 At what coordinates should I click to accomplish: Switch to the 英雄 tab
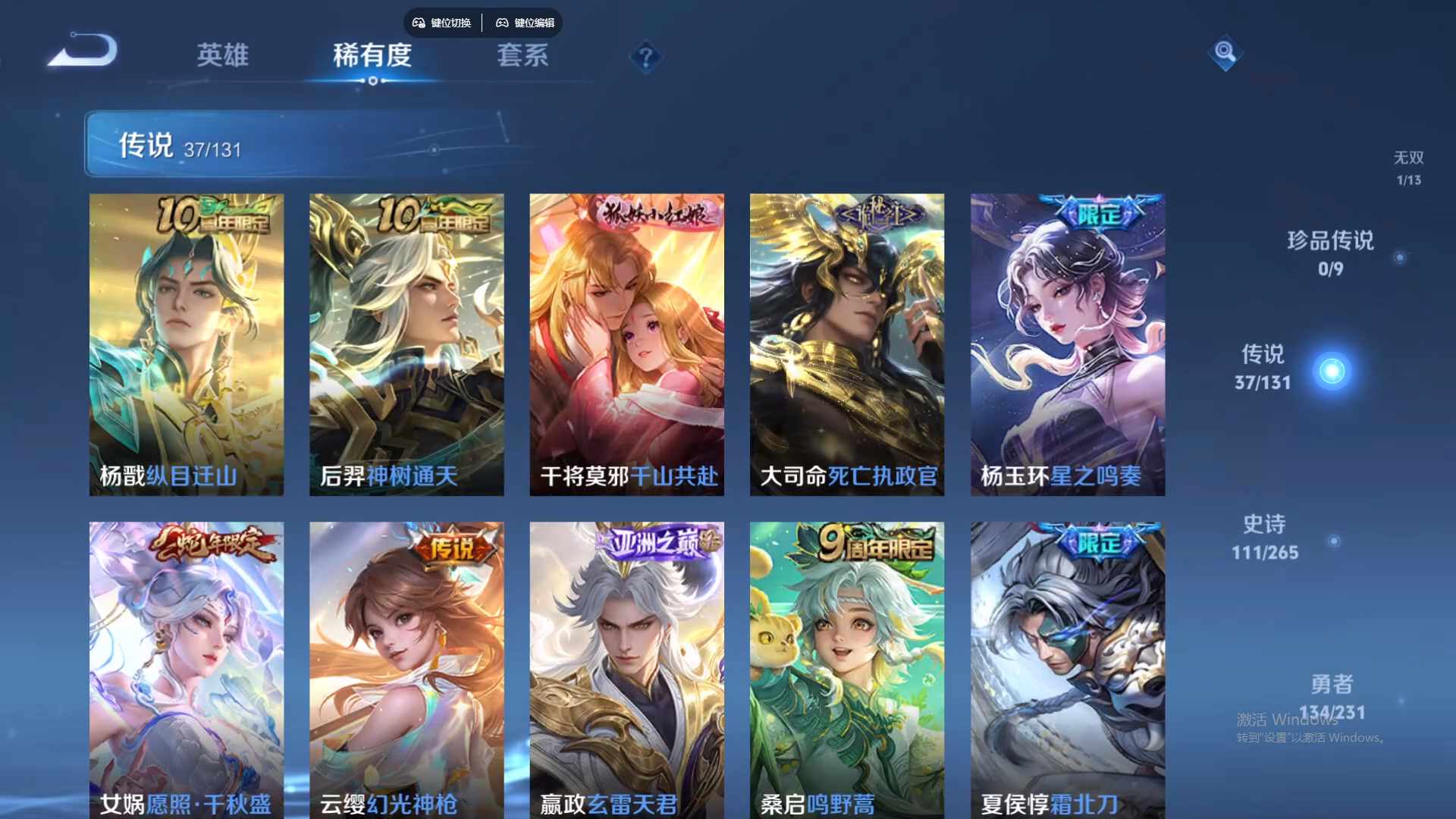coord(223,57)
